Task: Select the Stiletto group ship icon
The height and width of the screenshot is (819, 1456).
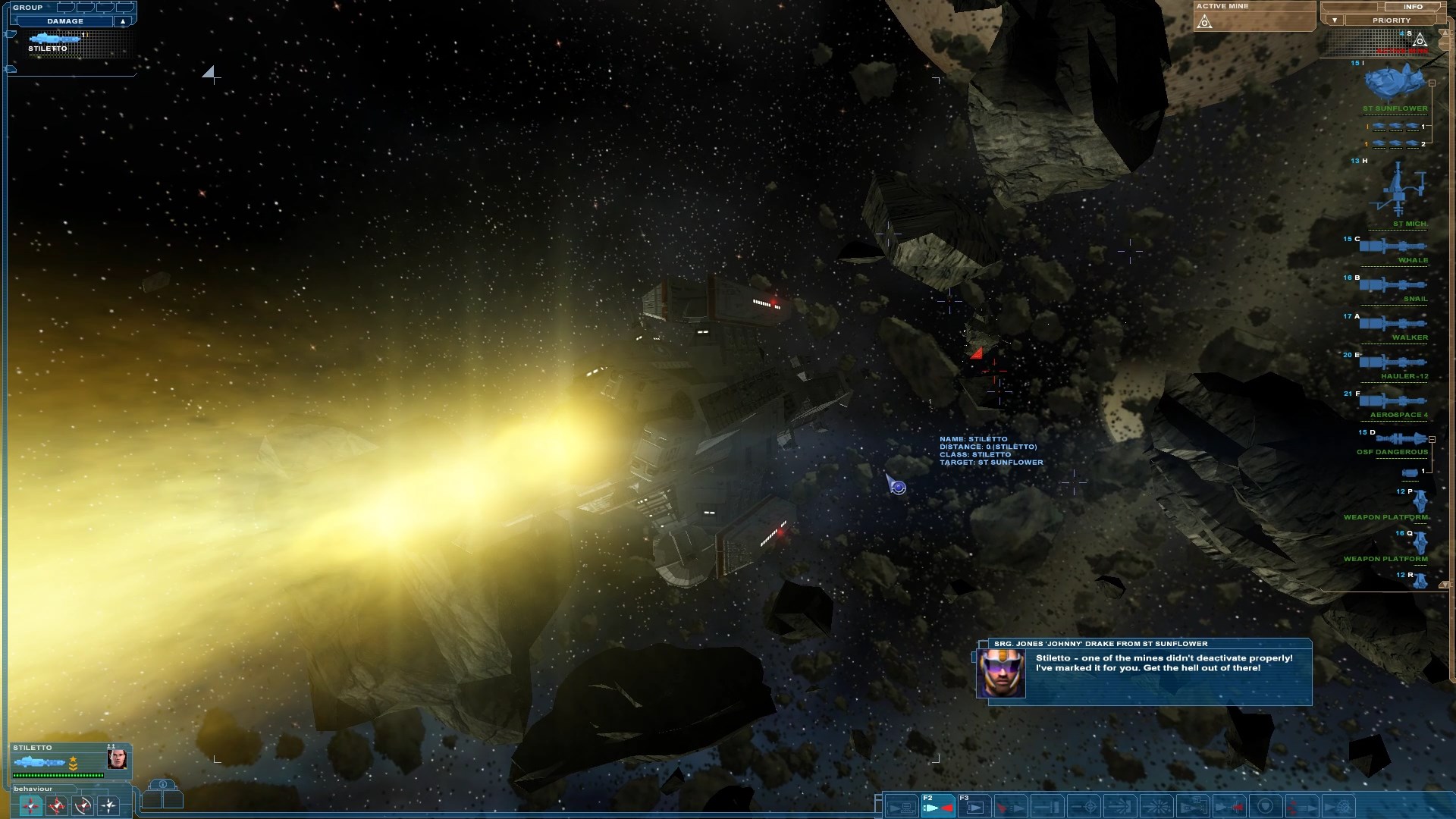Action: pyautogui.click(x=55, y=39)
